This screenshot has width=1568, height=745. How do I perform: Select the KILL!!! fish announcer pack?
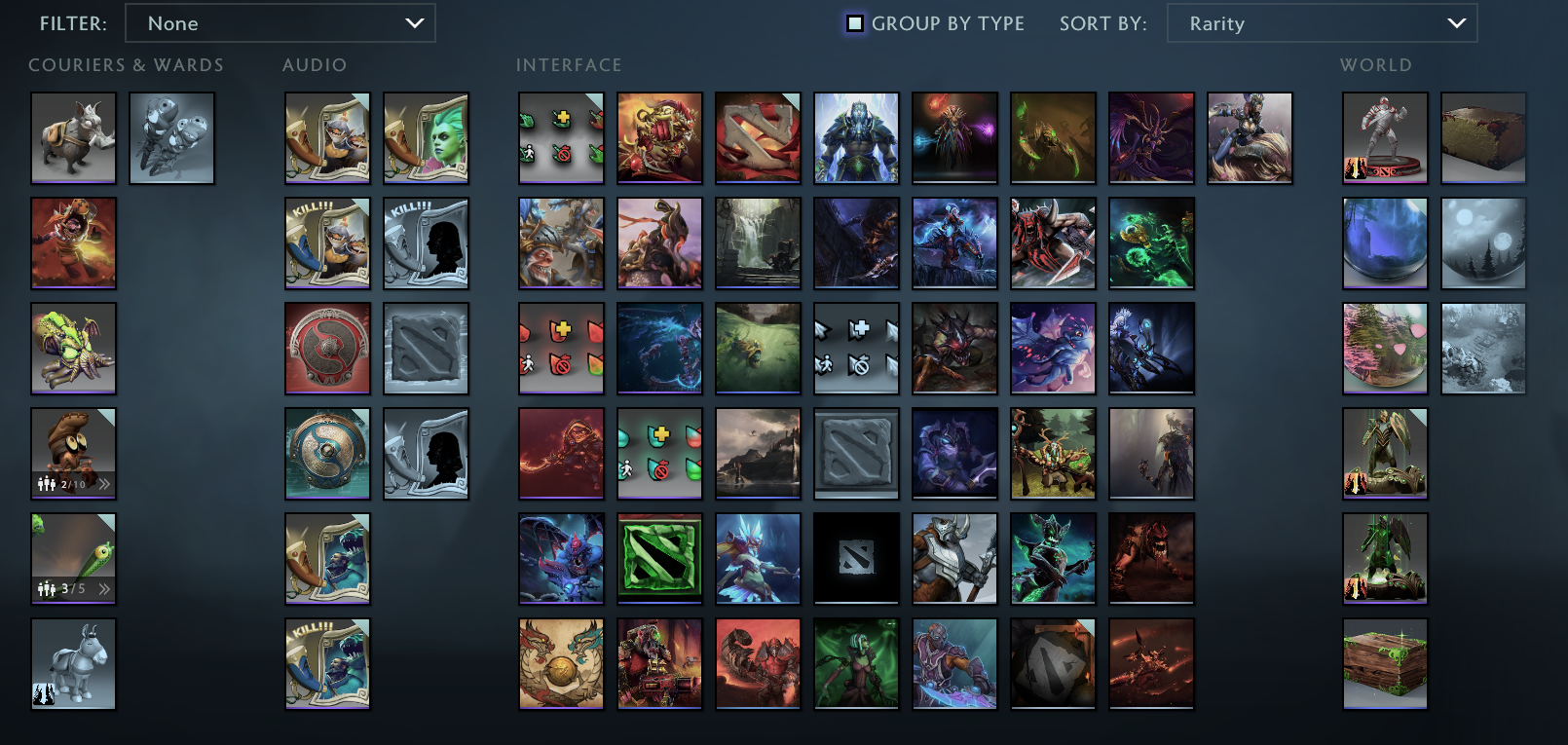point(327,664)
